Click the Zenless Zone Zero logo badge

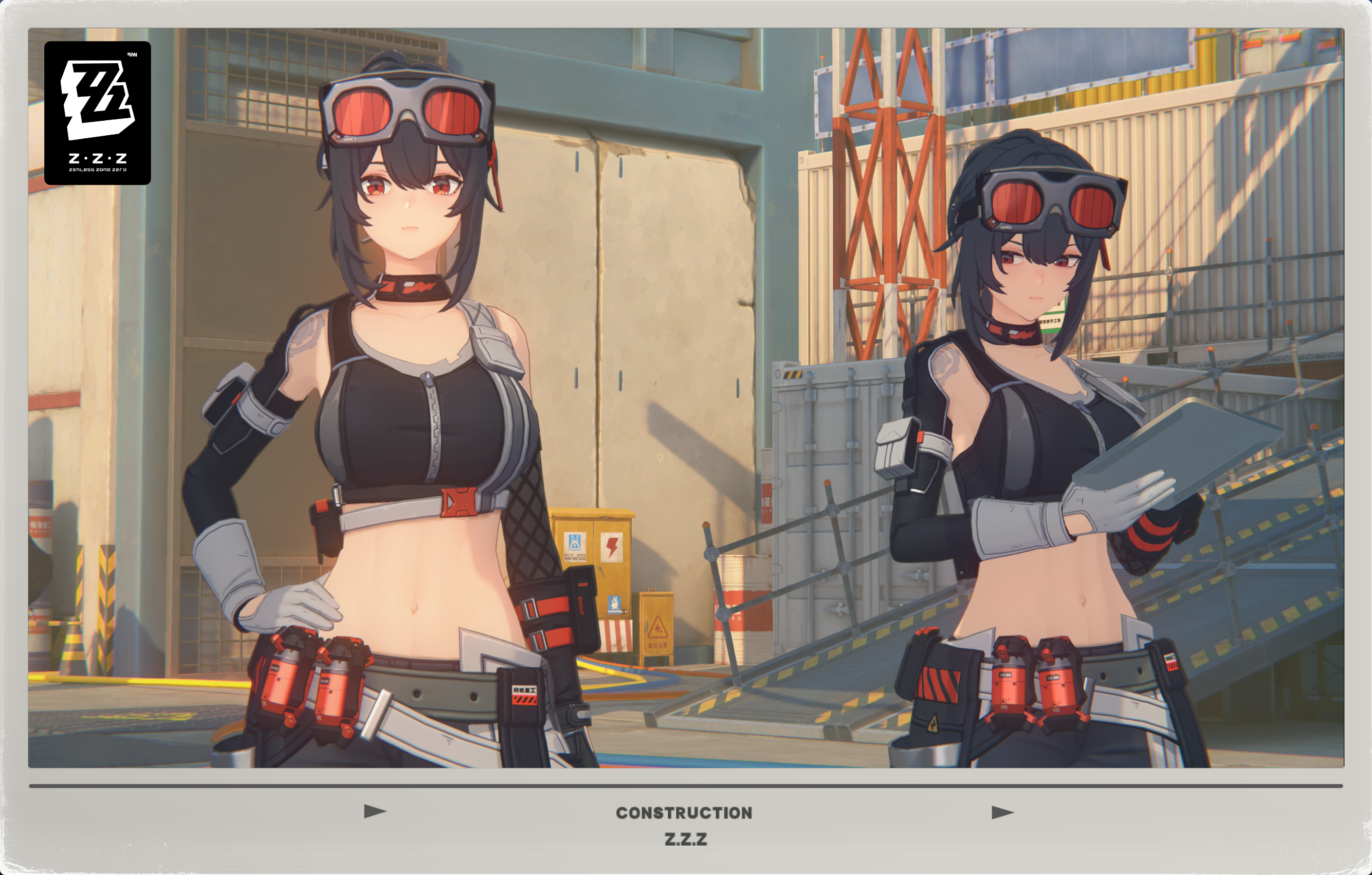click(x=98, y=112)
